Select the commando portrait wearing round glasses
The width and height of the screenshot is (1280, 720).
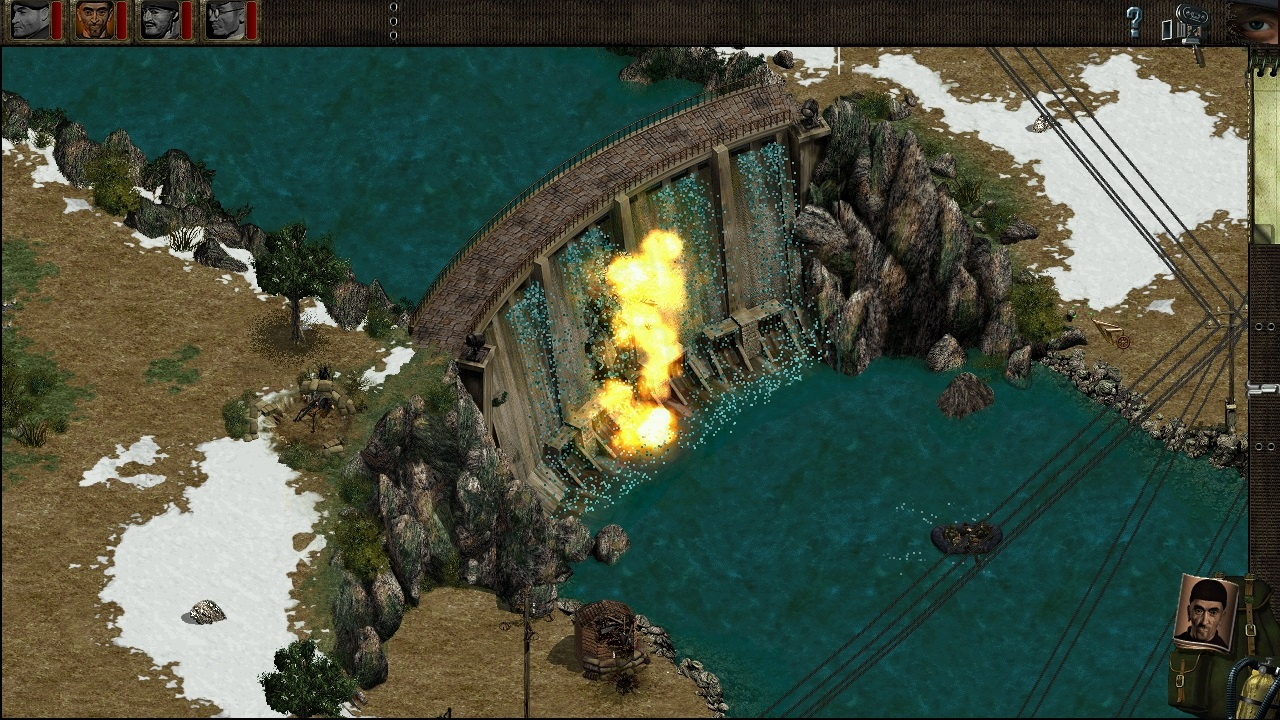pos(225,20)
